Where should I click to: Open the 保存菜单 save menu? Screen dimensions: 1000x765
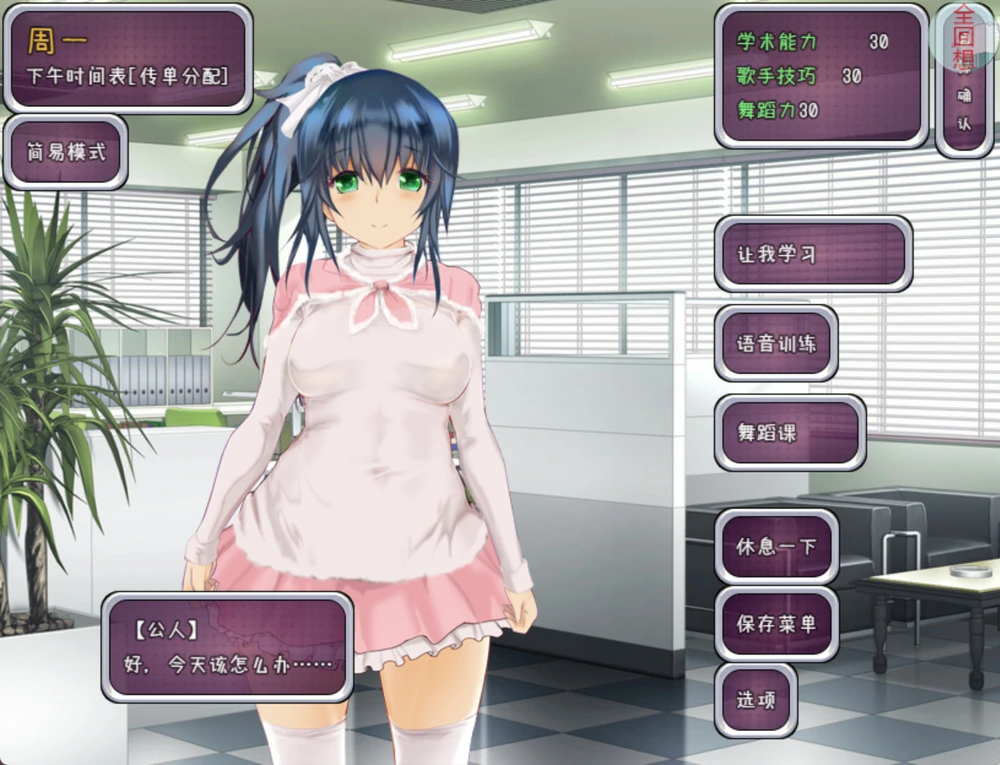pyautogui.click(x=776, y=624)
